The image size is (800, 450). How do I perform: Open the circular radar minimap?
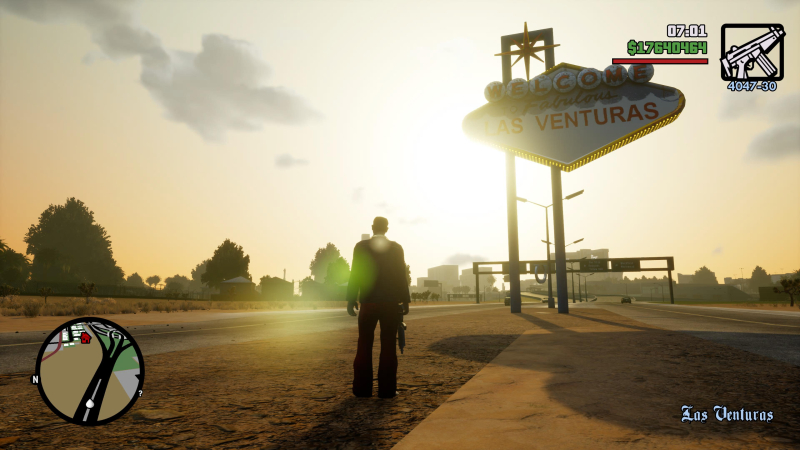pyautogui.click(x=90, y=371)
